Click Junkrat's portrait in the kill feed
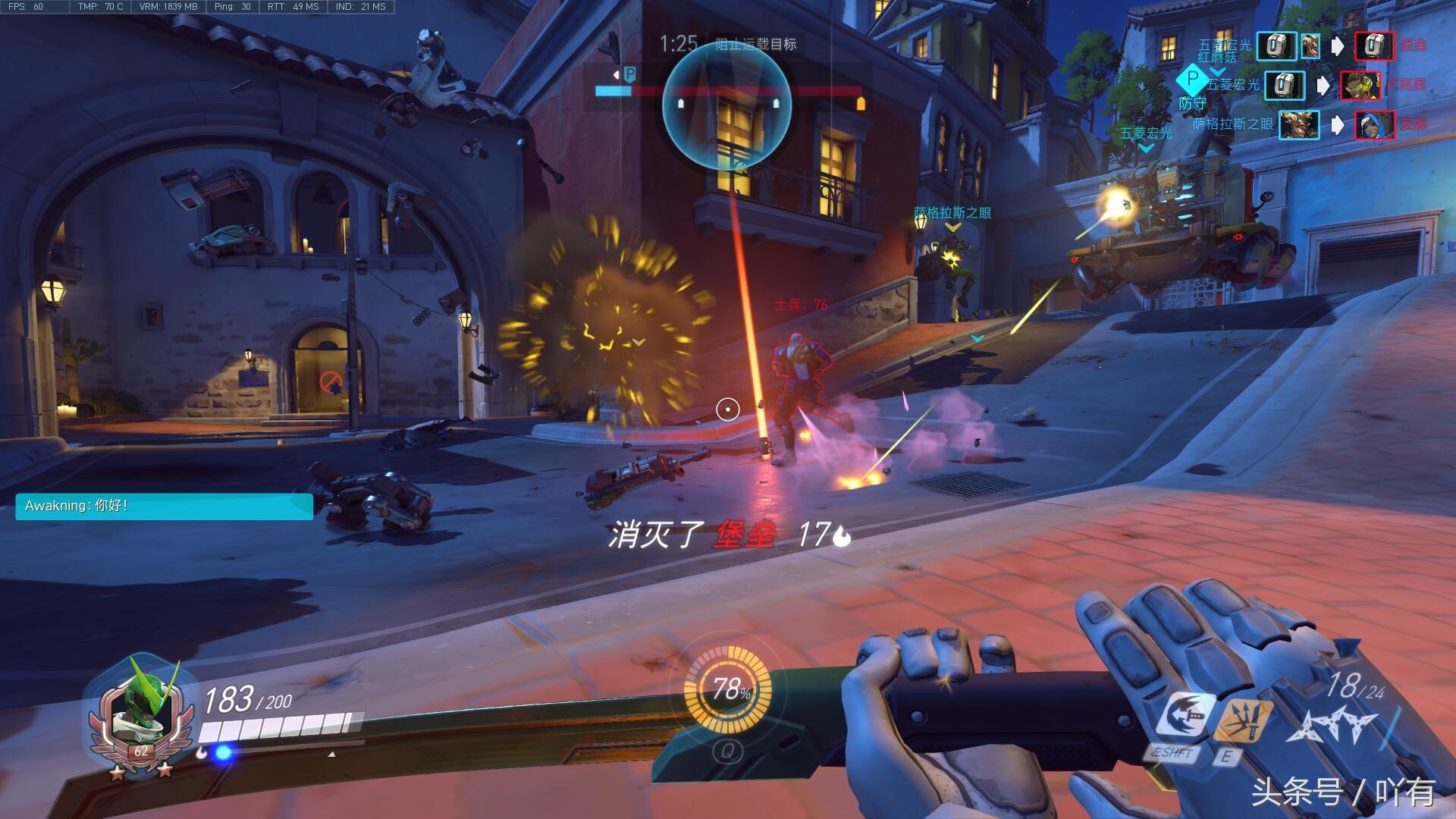 pos(1298,124)
